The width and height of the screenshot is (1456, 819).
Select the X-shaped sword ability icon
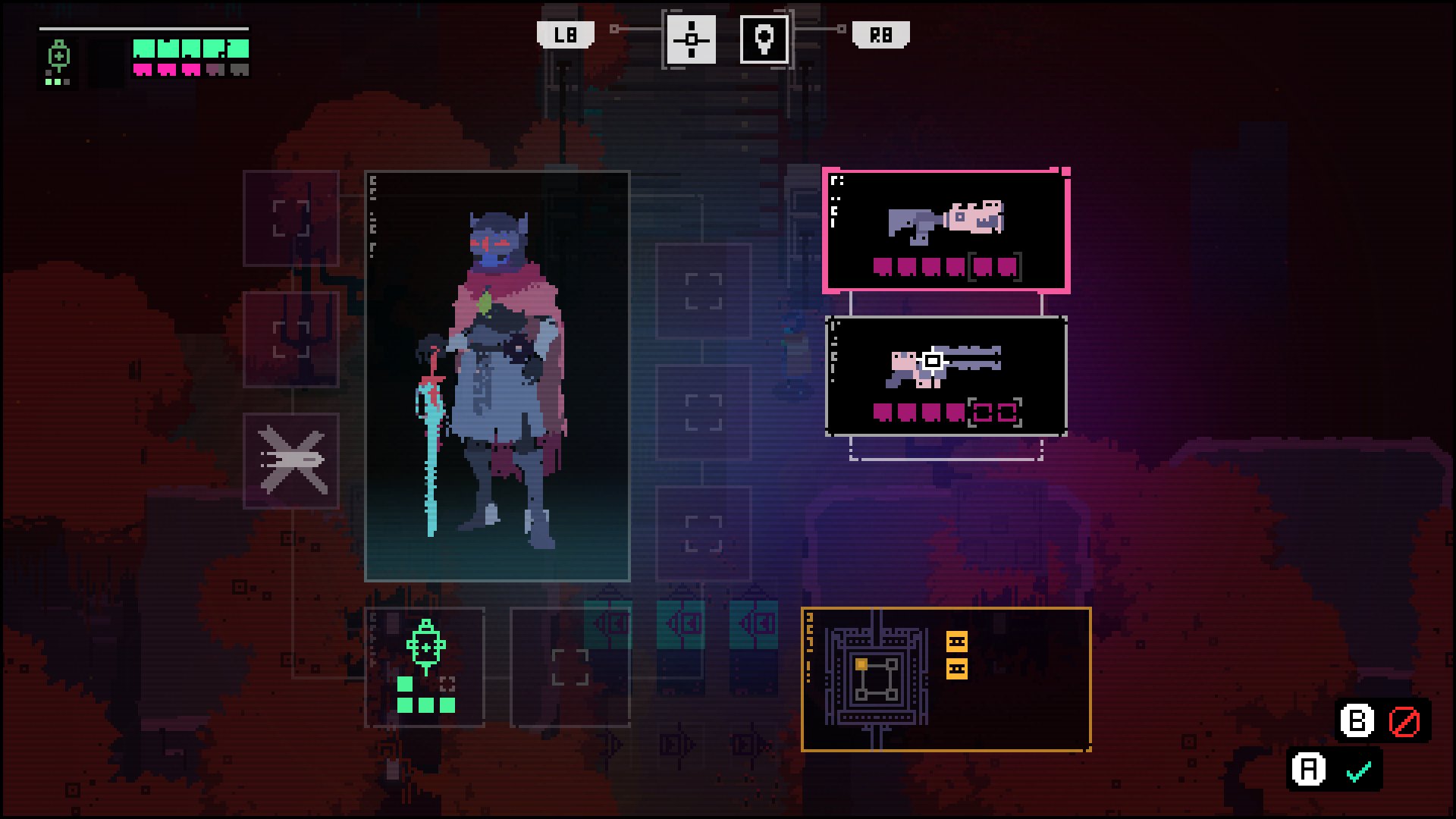(291, 463)
